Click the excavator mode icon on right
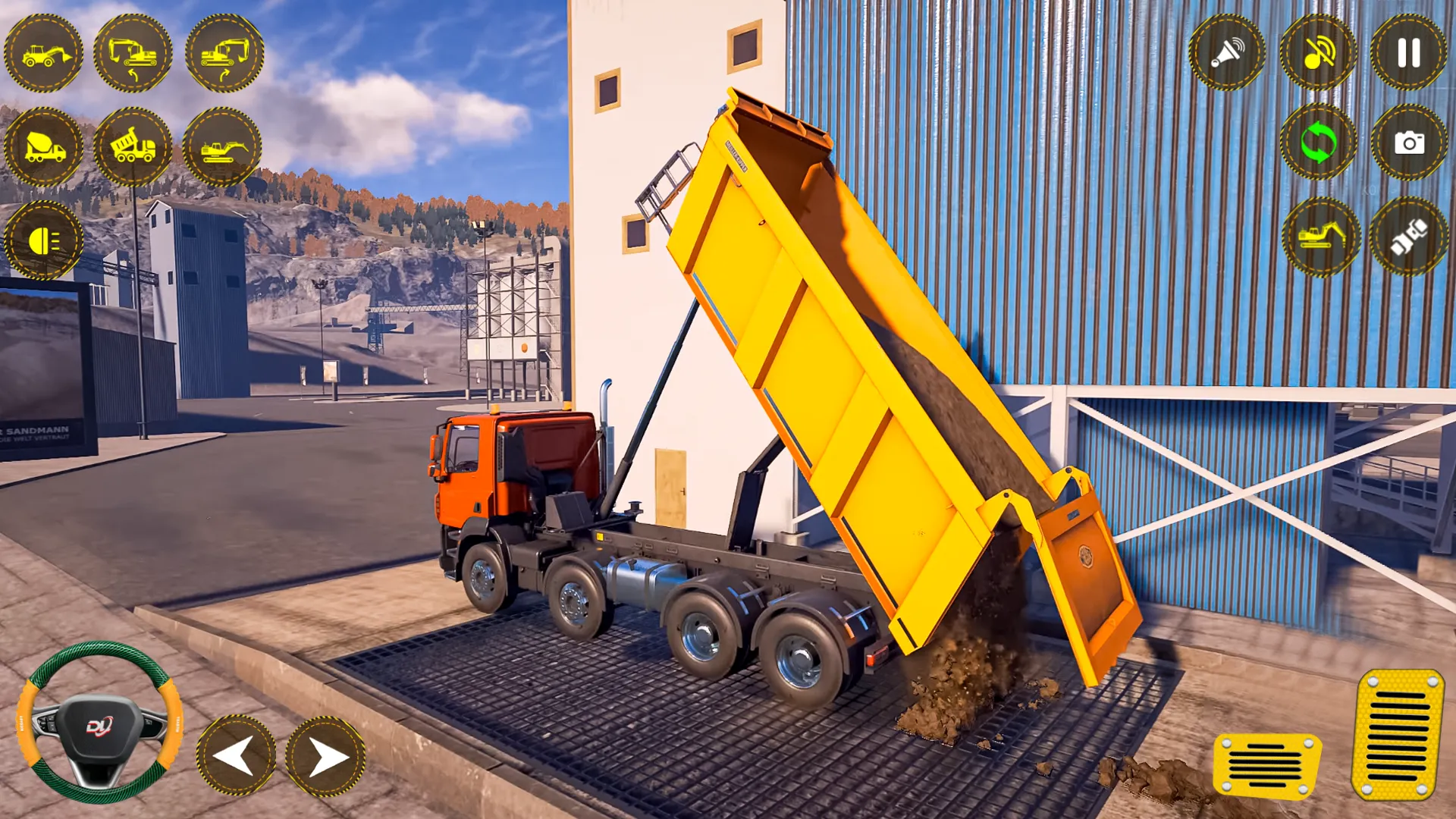 click(1319, 237)
